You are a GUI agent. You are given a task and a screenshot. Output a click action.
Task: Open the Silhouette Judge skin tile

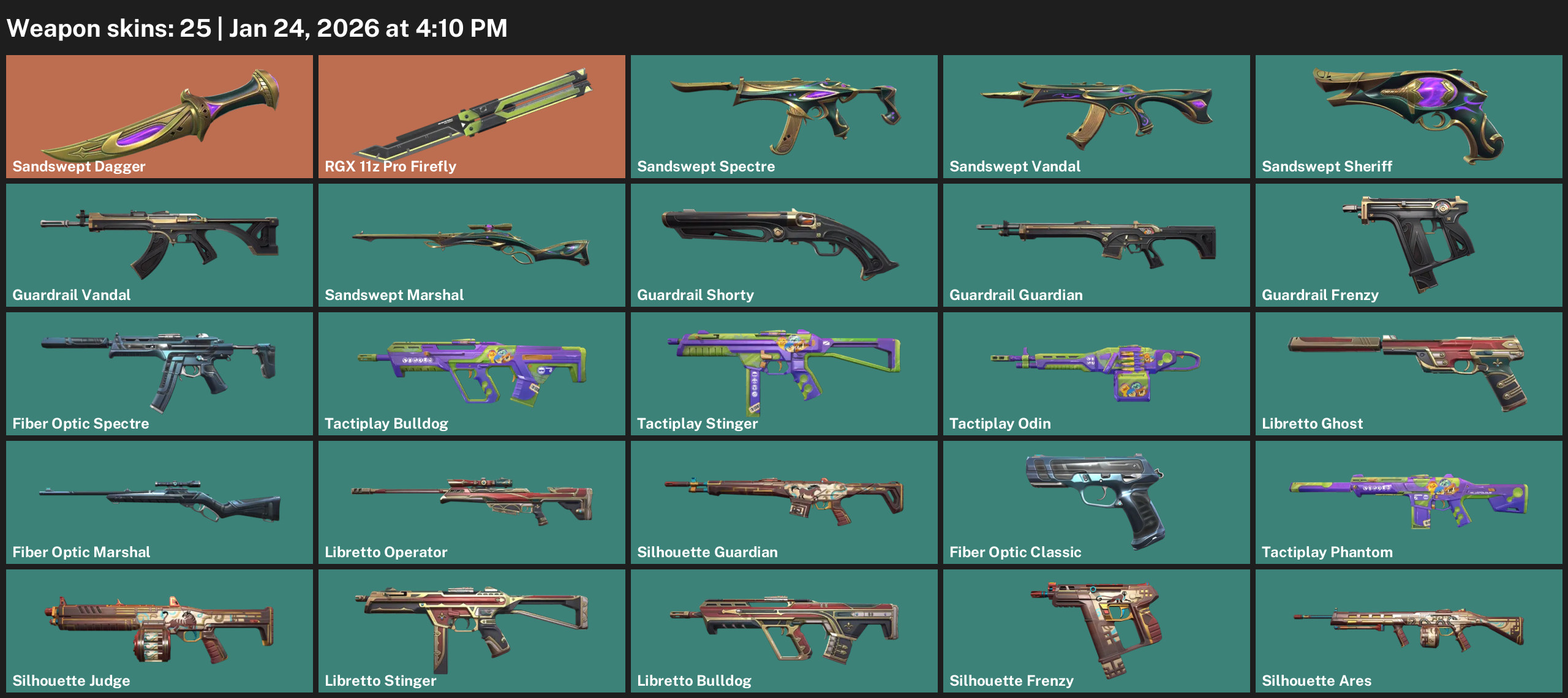159,631
